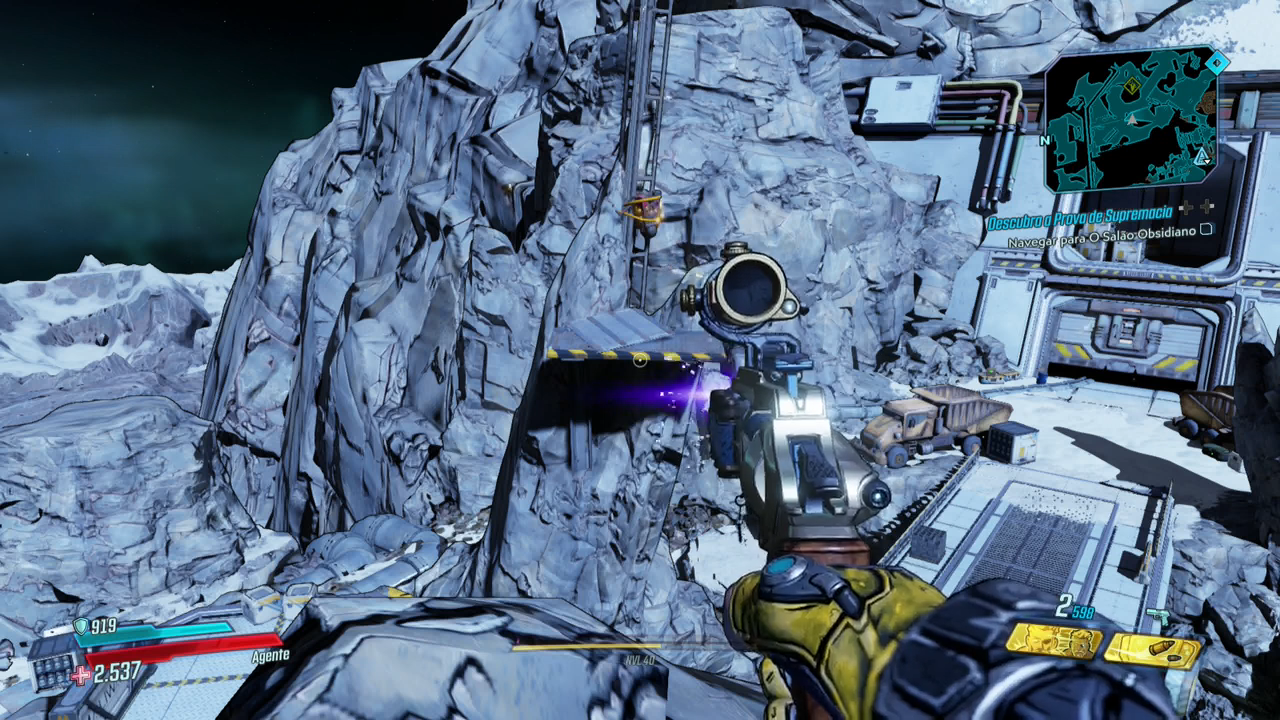Image resolution: width=1280 pixels, height=720 pixels.
Task: Select the blue triangle objective marker on minimap
Action: click(1201, 157)
